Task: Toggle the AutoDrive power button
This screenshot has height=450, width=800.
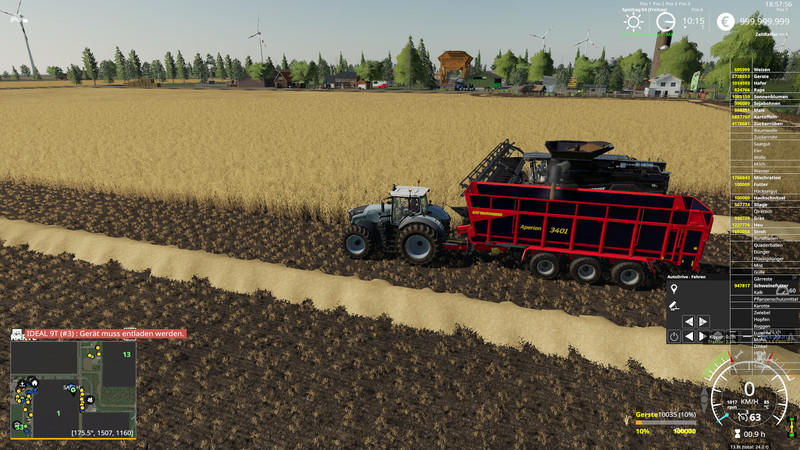Action: [x=675, y=336]
